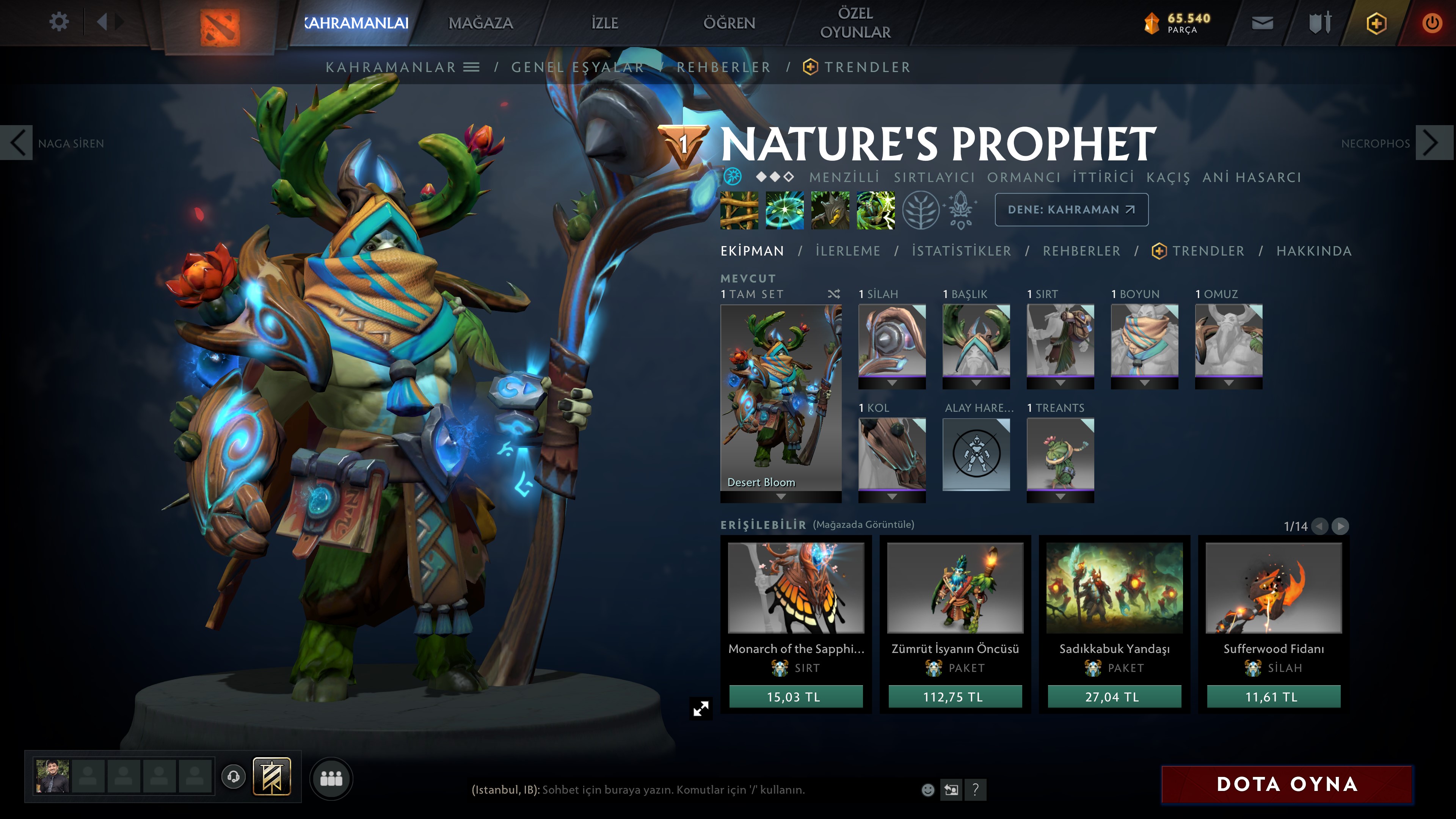This screenshot has height=819, width=1456.
Task: Open the Hakkında hero tab
Action: tap(1313, 251)
